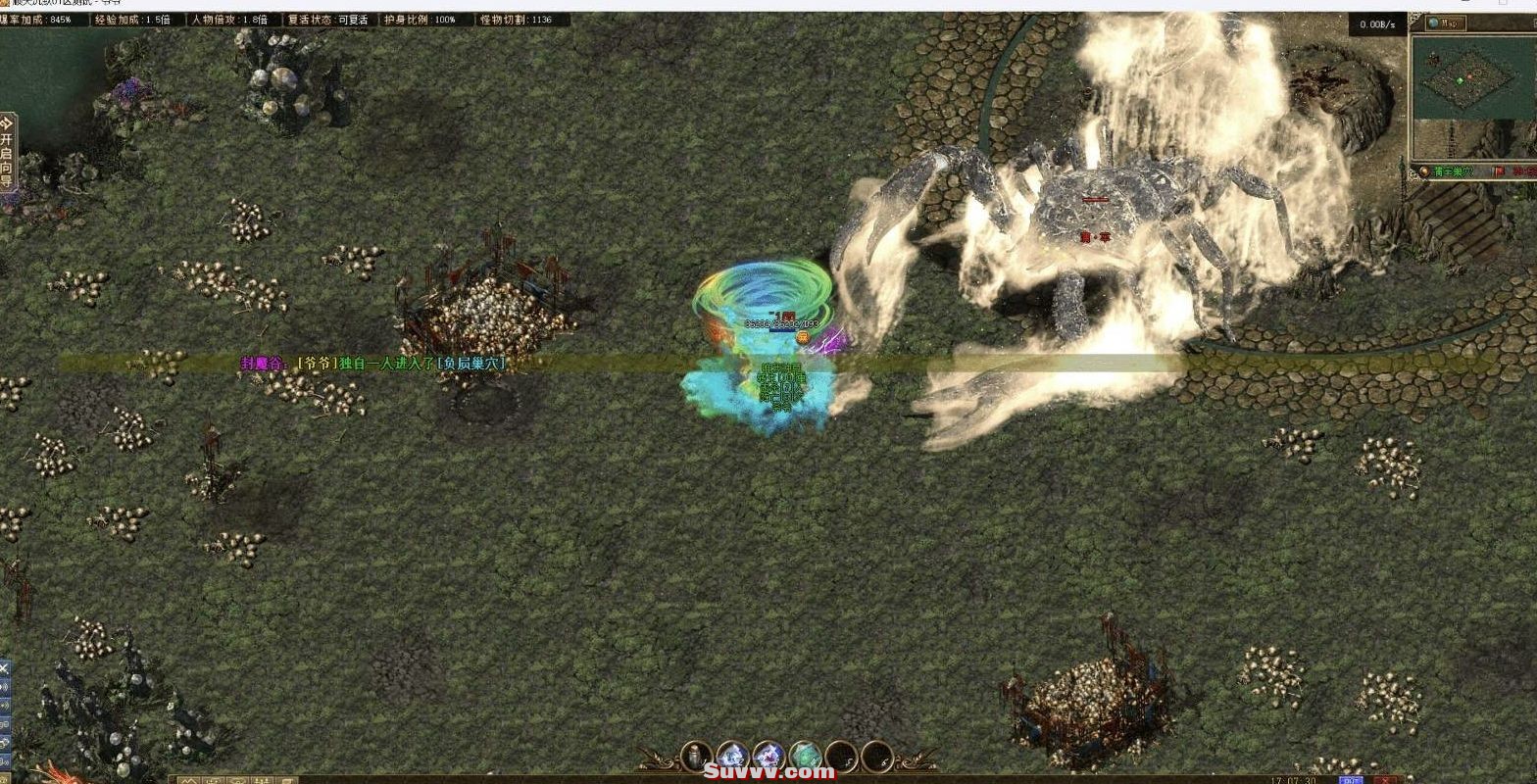Select the potion in quick slot 1
This screenshot has height=784, width=1537.
696,756
